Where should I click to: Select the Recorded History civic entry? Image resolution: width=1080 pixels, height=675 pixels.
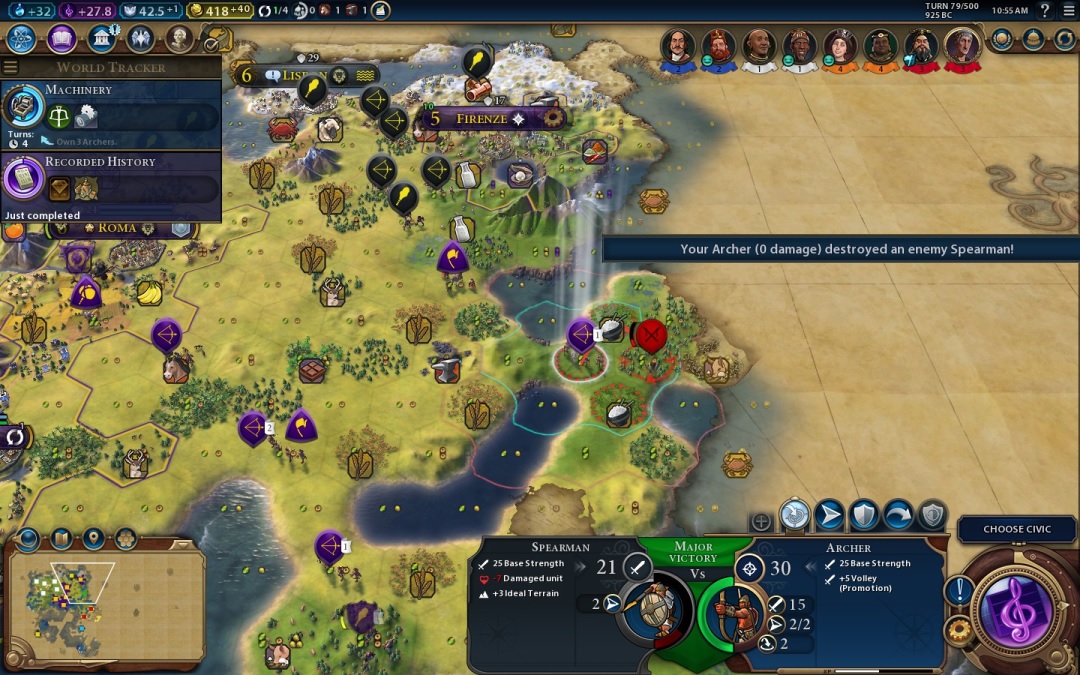click(110, 180)
